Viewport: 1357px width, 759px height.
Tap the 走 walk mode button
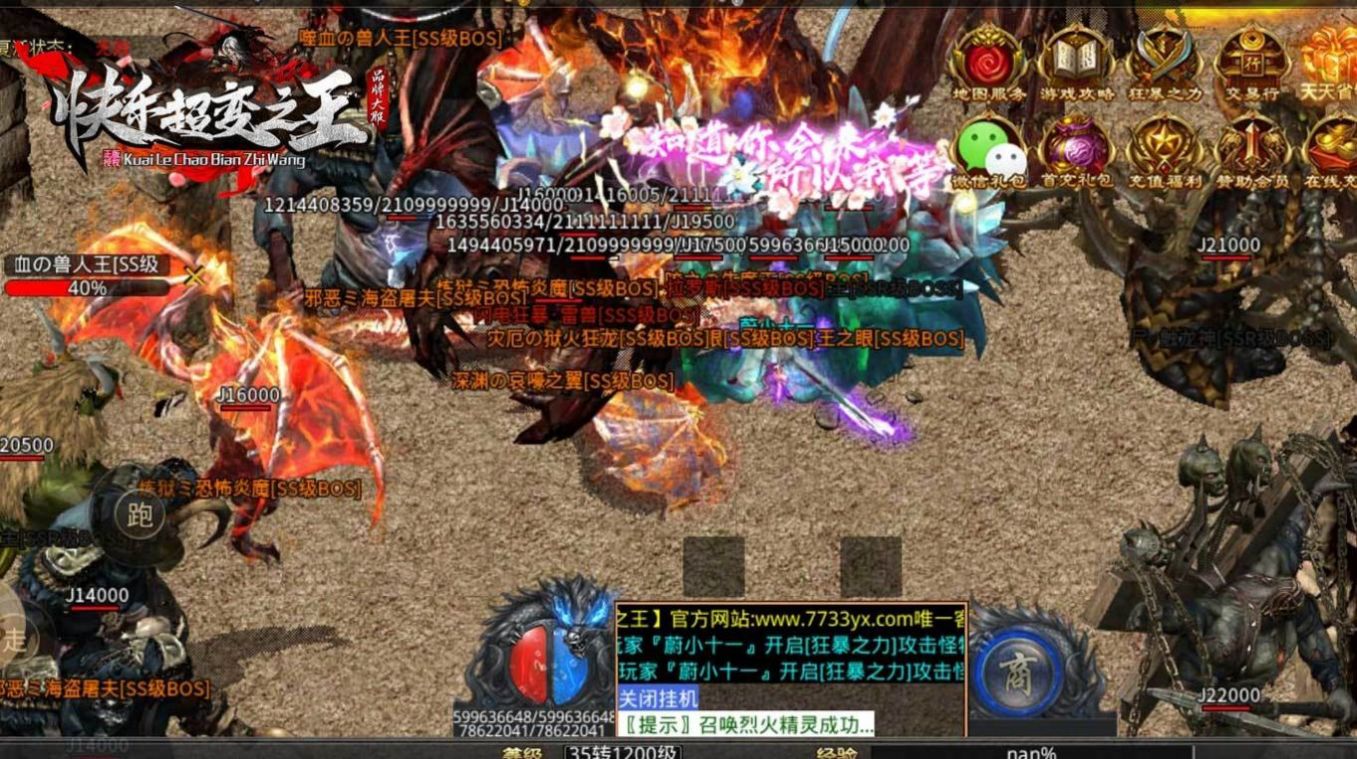coord(14,638)
